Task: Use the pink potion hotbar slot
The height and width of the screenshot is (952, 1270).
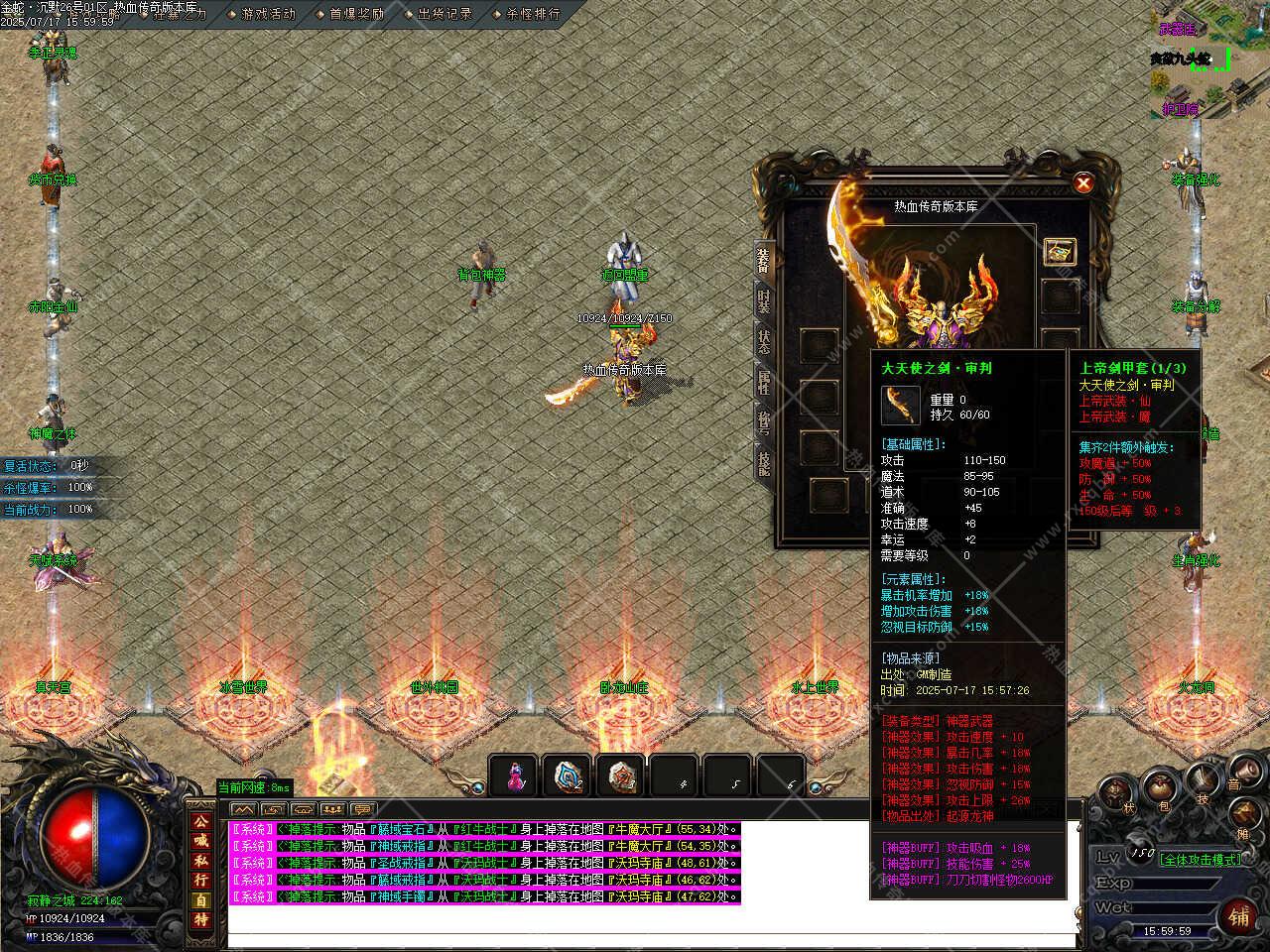Action: coord(514,776)
